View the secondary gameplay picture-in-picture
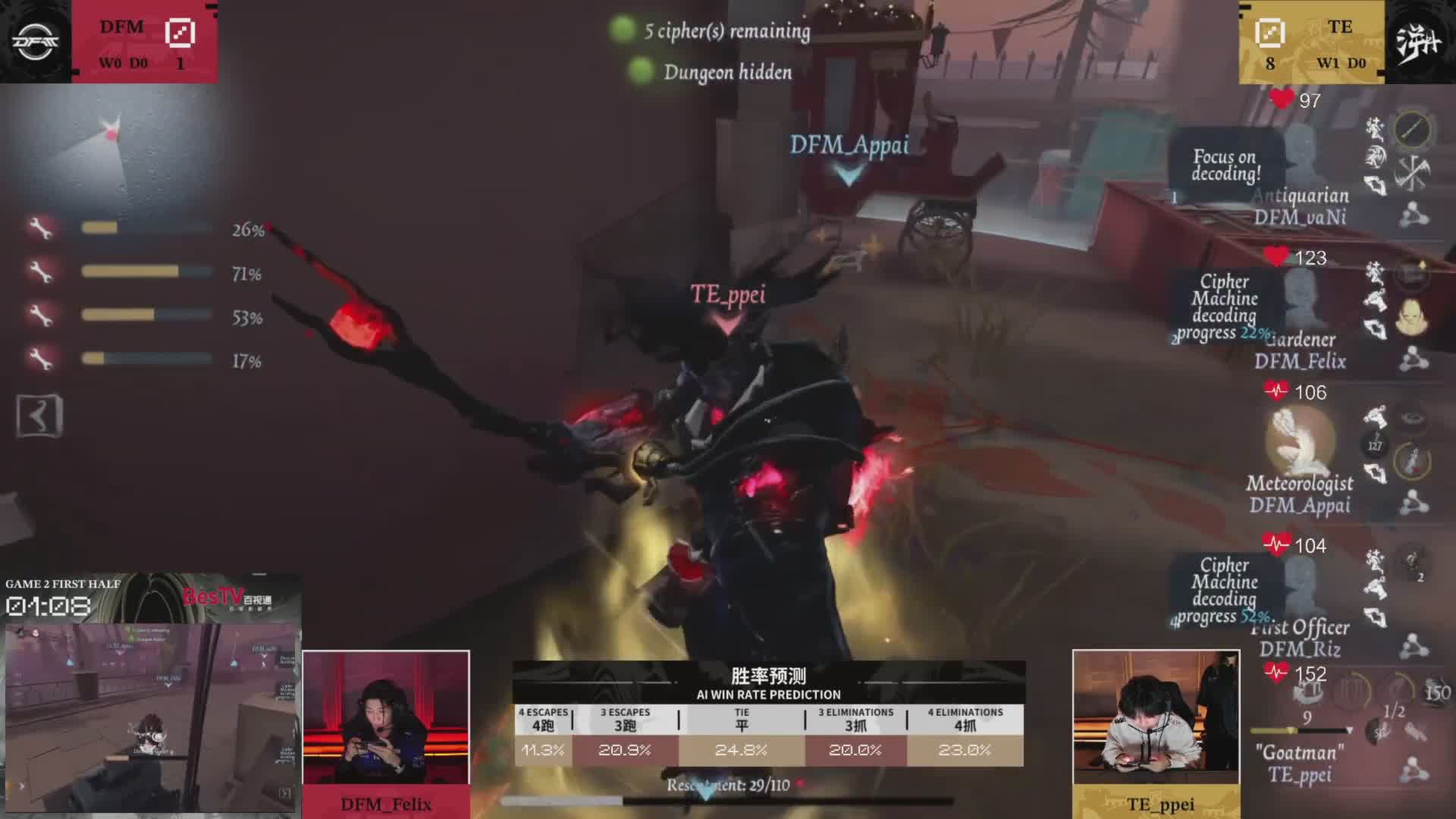This screenshot has width=1456, height=819. point(150,717)
